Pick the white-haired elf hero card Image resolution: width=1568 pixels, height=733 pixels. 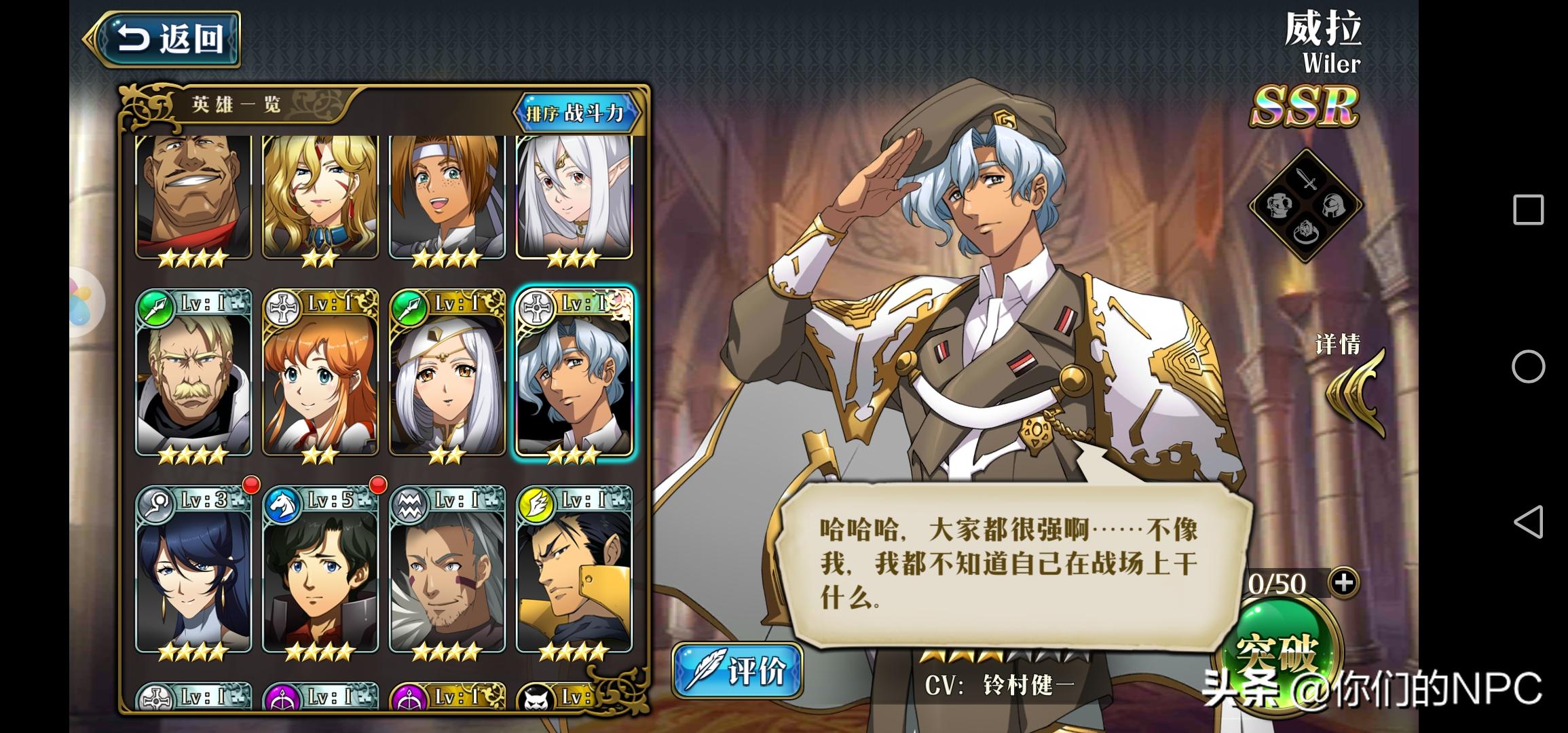pos(574,197)
